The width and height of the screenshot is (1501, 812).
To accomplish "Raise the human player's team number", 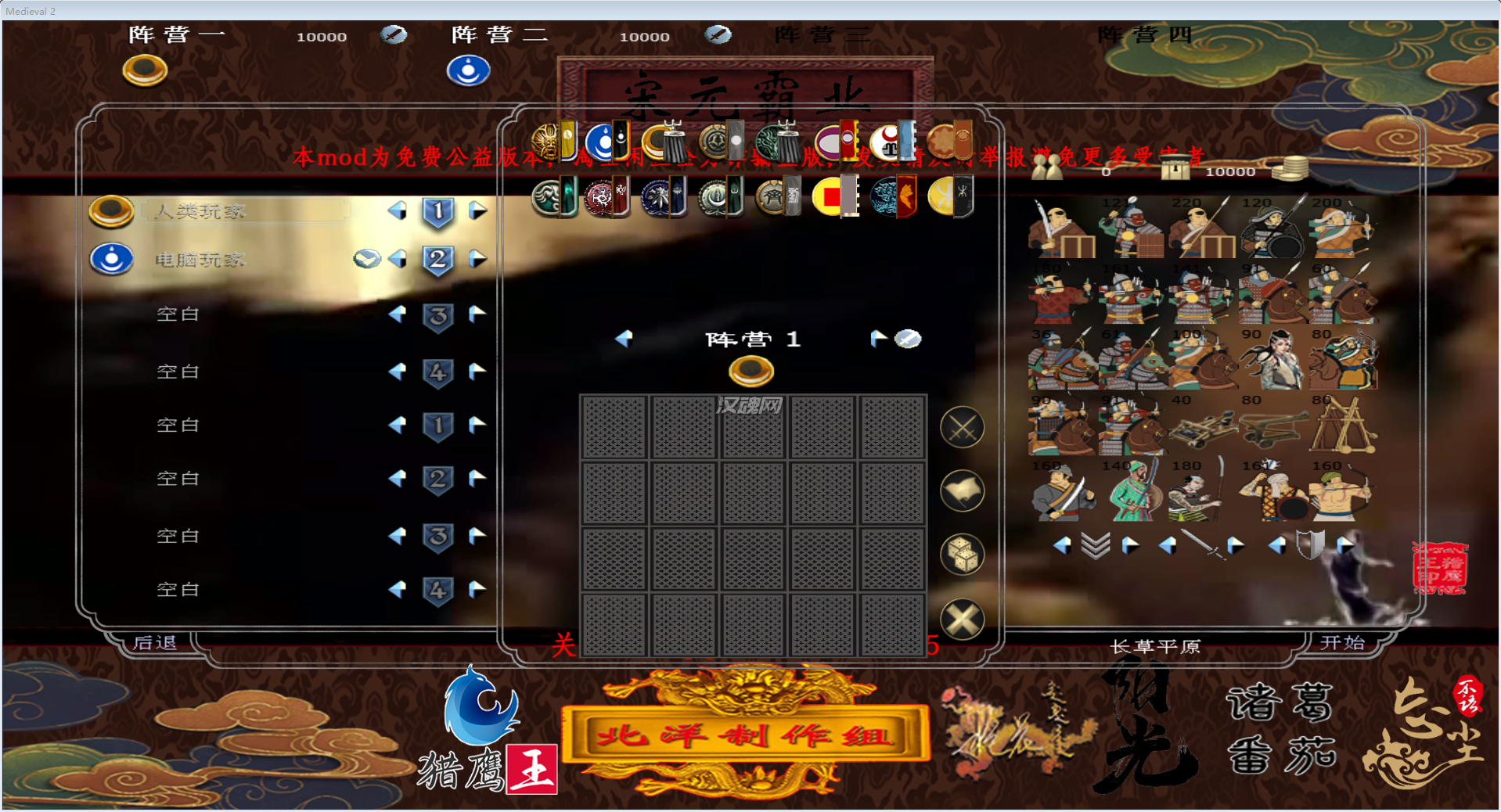I will [x=477, y=211].
